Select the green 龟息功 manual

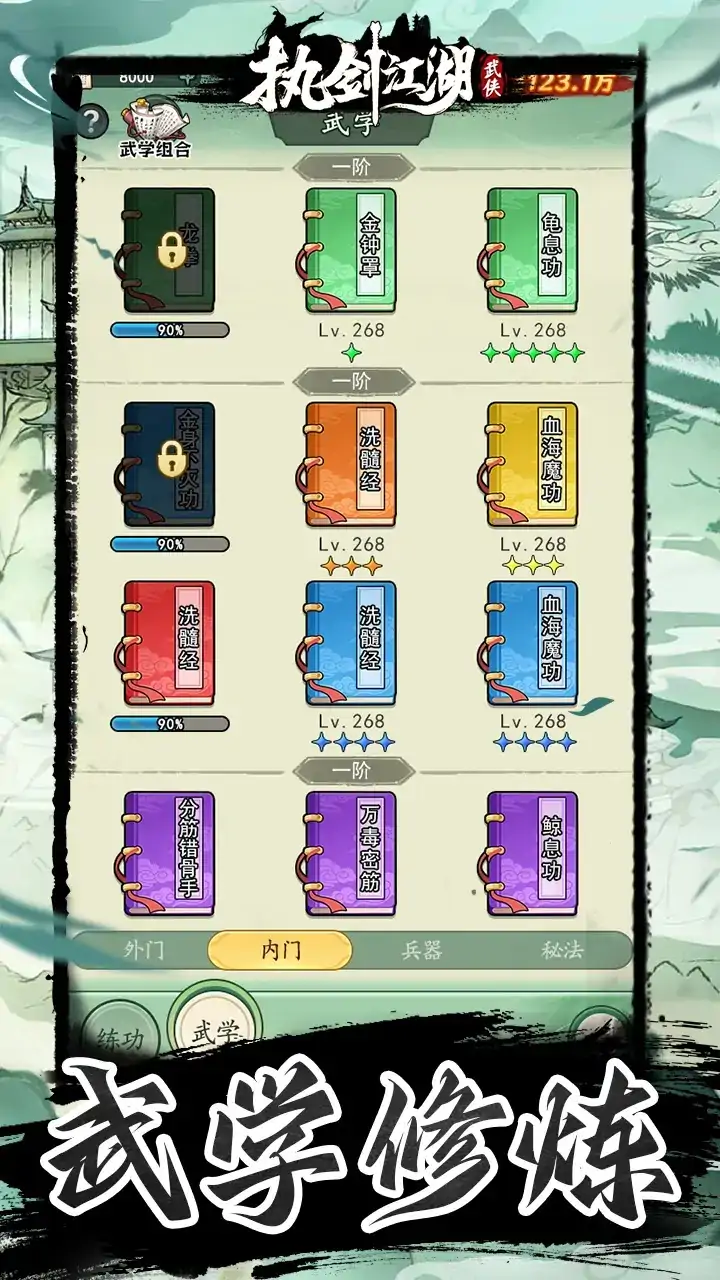(x=532, y=250)
